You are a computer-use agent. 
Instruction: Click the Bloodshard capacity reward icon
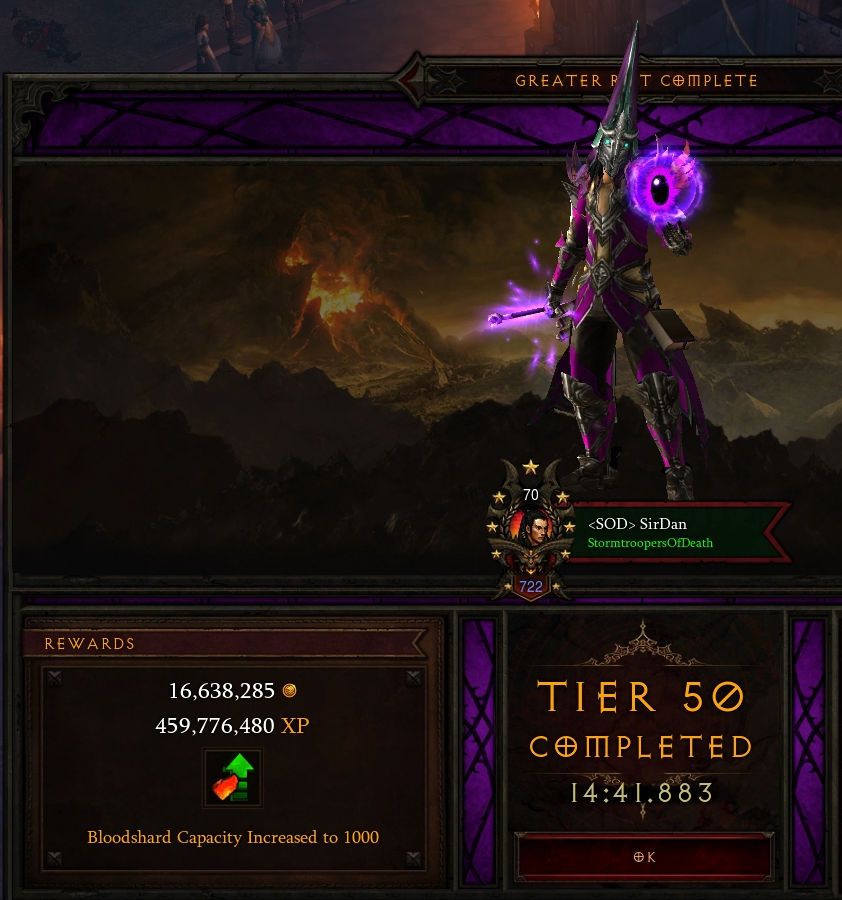232,778
